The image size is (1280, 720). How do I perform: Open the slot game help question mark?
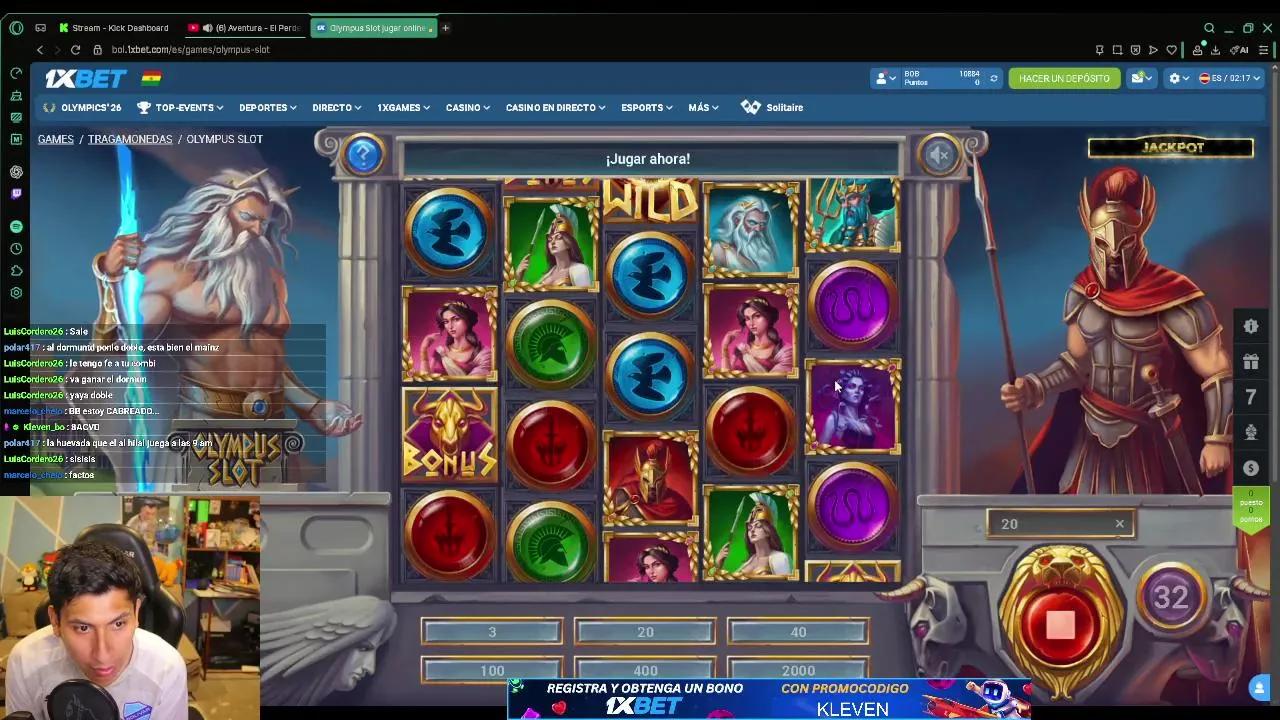point(363,155)
